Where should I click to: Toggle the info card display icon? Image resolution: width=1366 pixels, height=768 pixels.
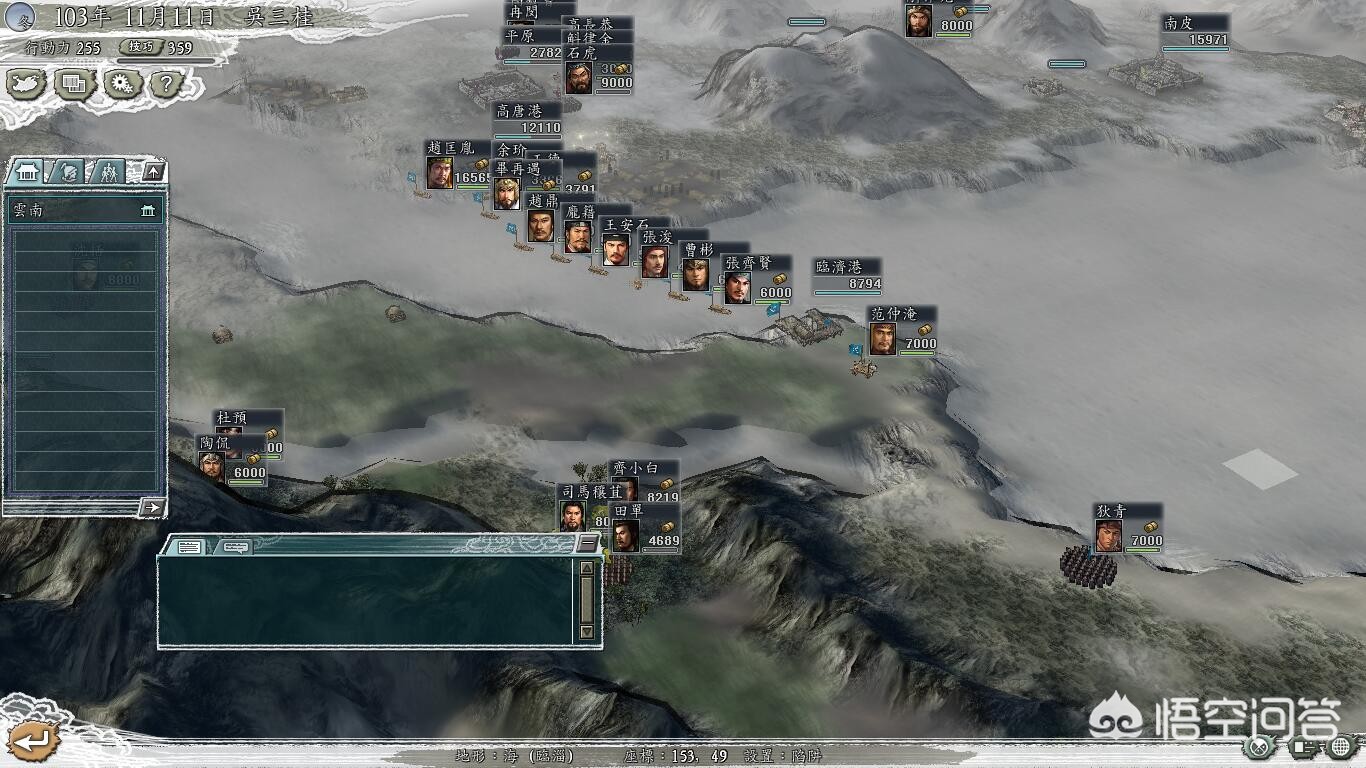(1301, 746)
